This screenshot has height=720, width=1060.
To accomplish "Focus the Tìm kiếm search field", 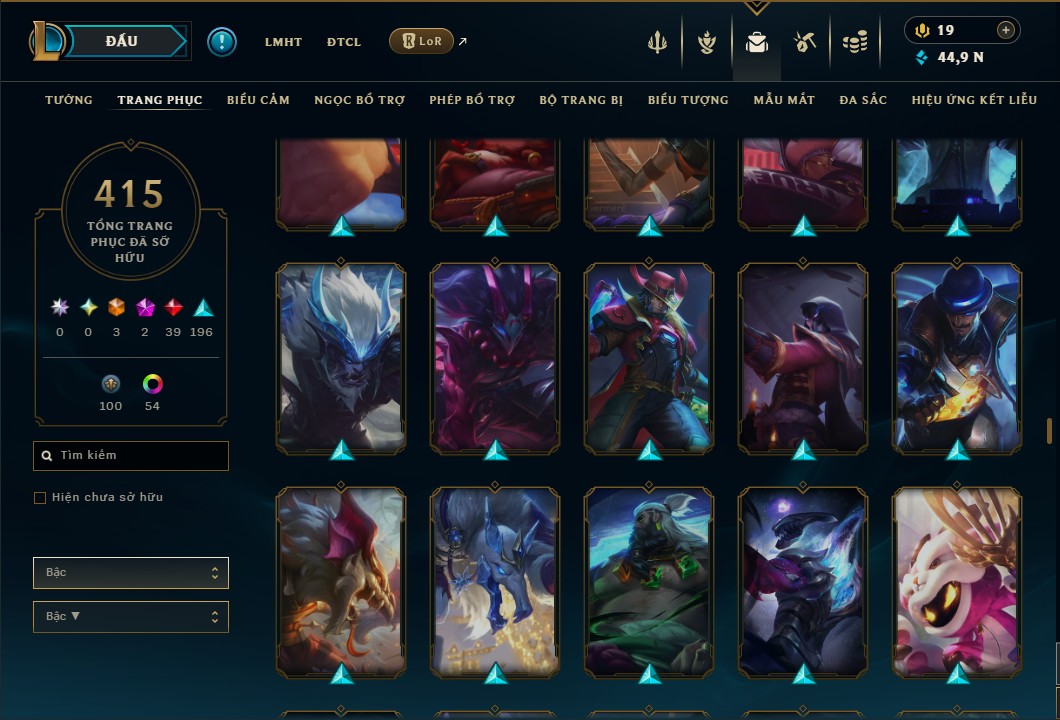I will [131, 456].
